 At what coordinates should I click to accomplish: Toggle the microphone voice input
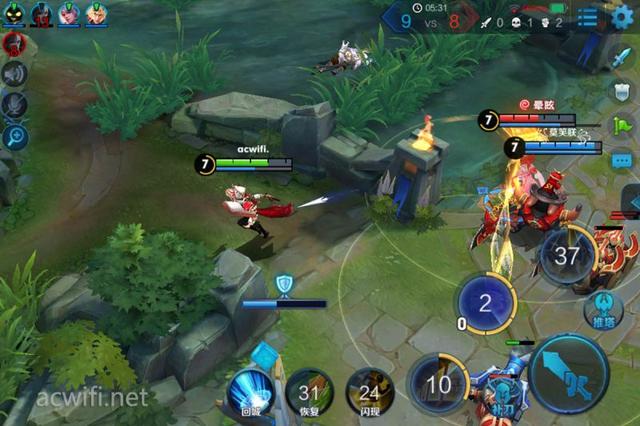14,105
